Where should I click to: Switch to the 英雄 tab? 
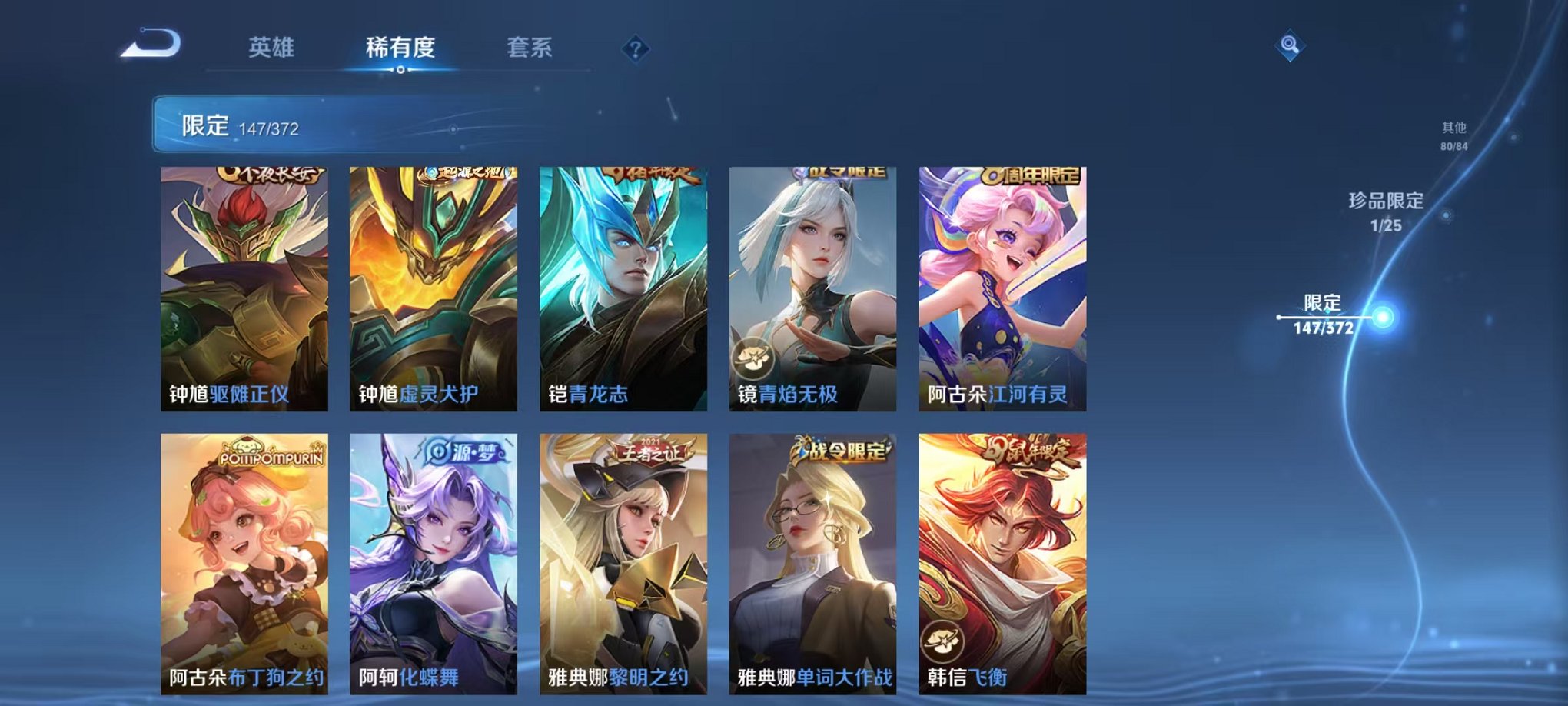point(273,46)
